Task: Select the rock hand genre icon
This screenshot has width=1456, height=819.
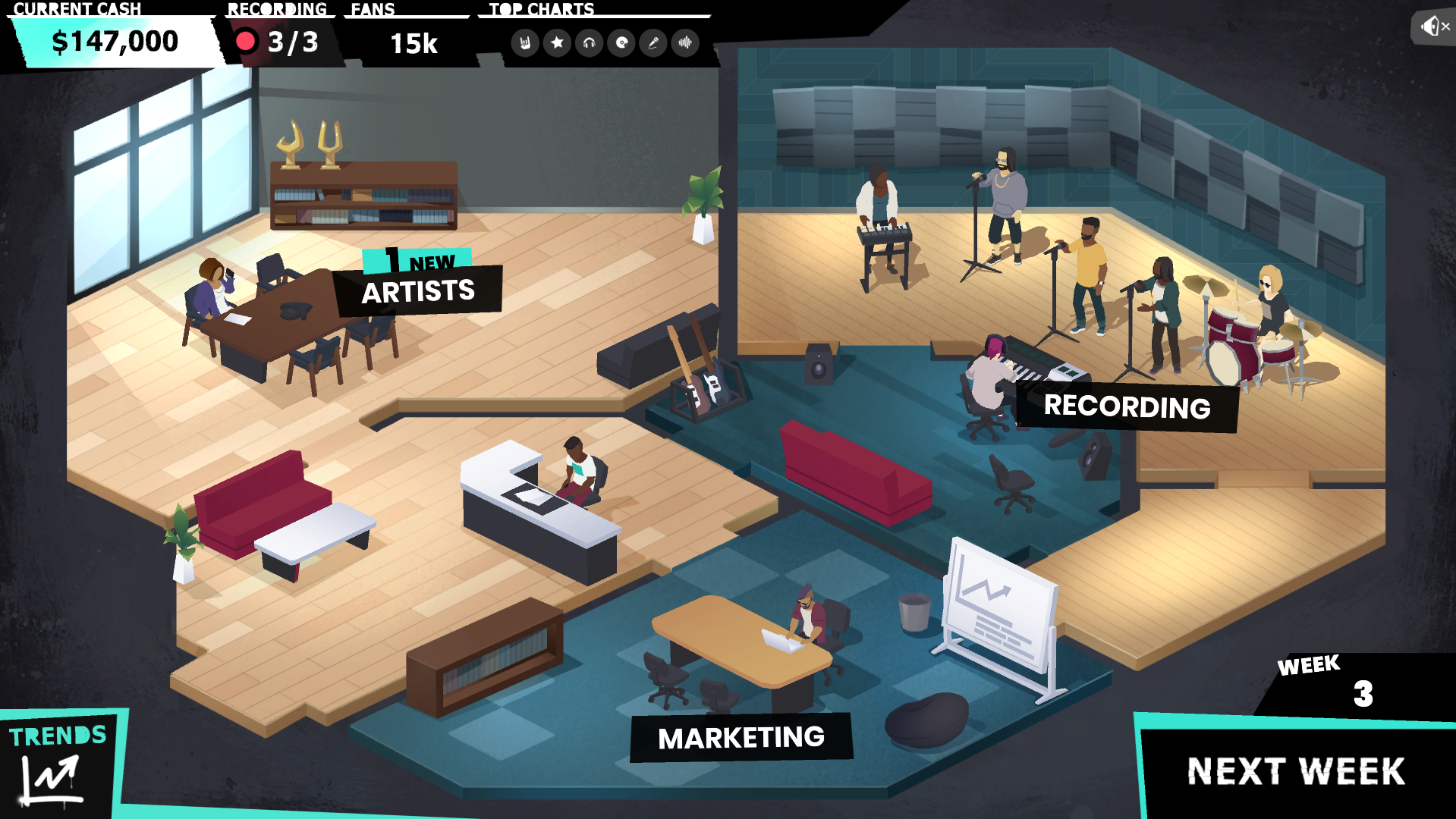Action: [x=524, y=43]
